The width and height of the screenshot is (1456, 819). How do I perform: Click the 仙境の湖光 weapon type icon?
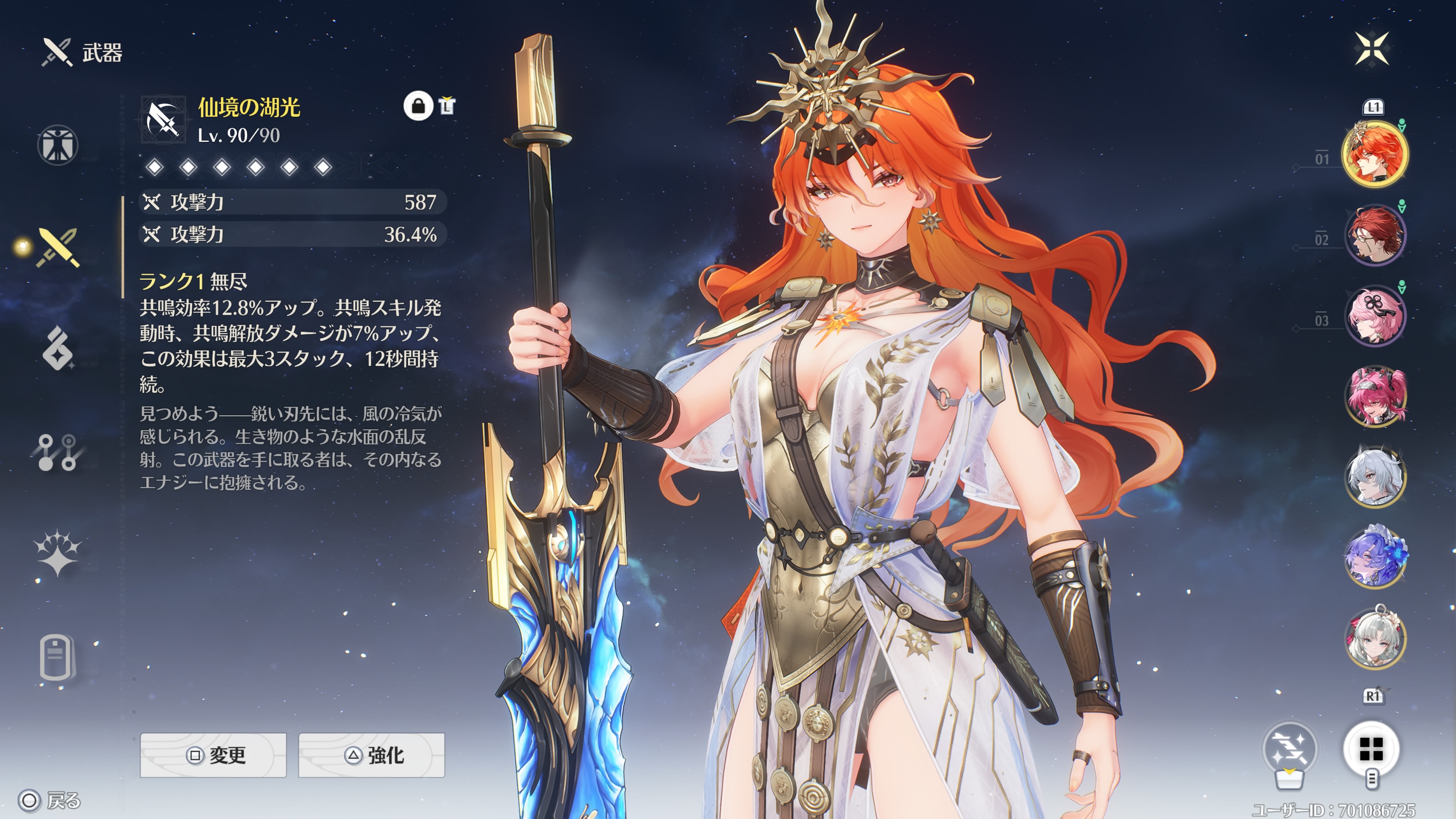tap(163, 120)
